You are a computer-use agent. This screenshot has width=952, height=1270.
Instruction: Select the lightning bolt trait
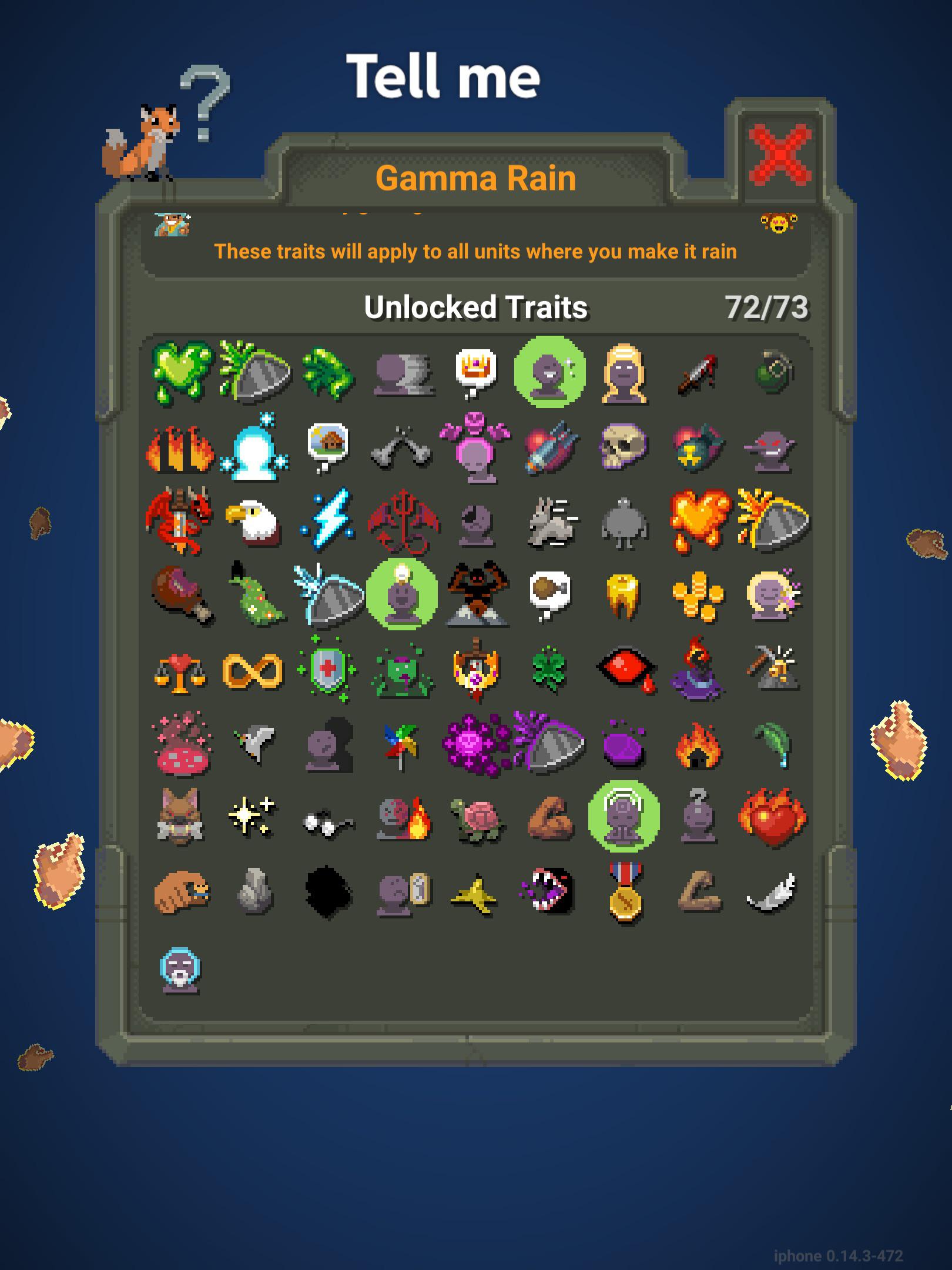[327, 520]
